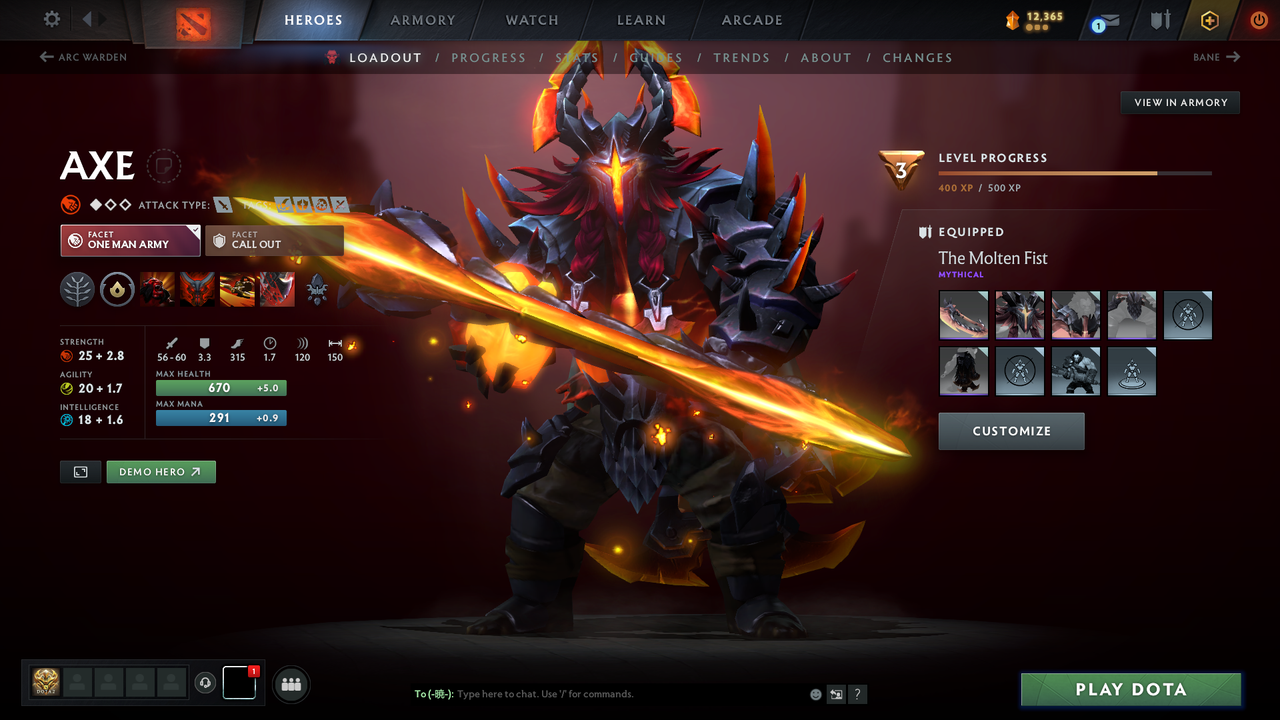Click the VIEW IN ARMORY button
1280x720 pixels.
pos(1179,102)
